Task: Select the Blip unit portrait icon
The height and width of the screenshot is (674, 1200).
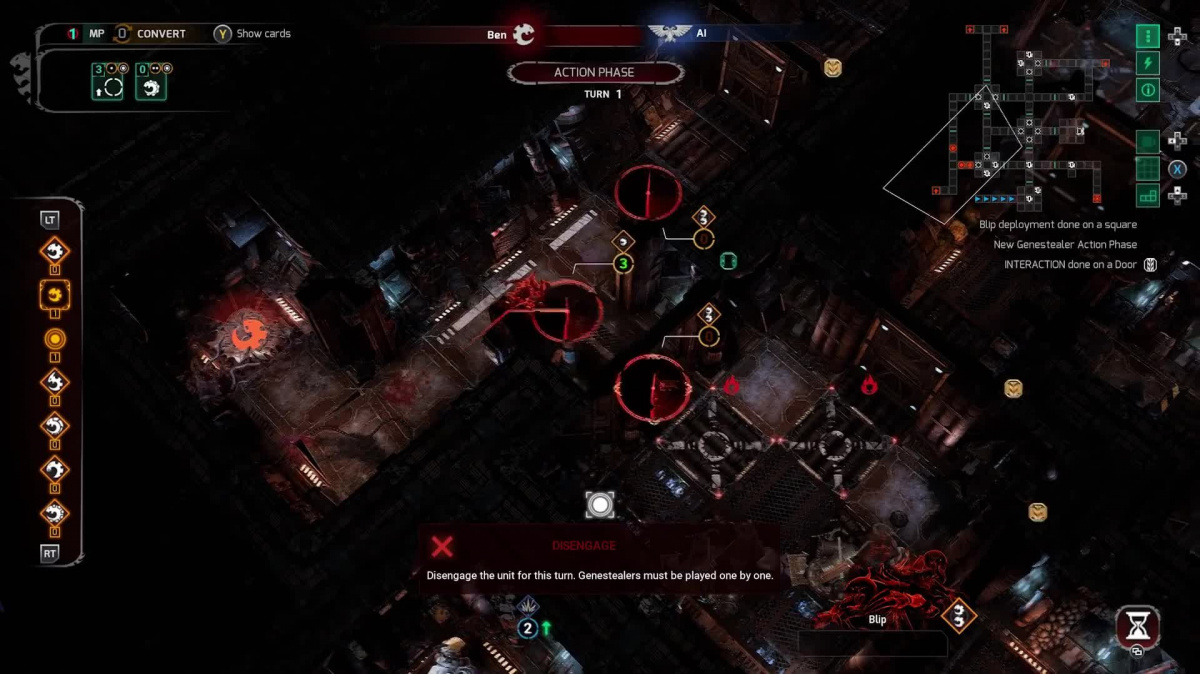Action: click(x=959, y=615)
